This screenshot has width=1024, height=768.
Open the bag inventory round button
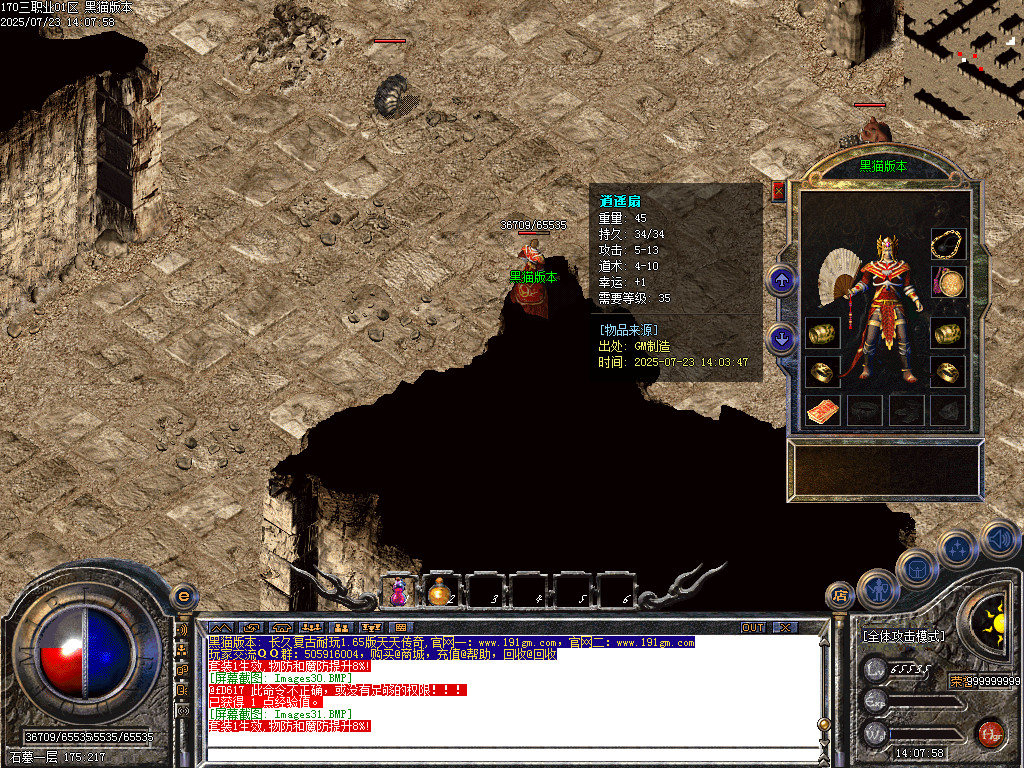[x=915, y=567]
